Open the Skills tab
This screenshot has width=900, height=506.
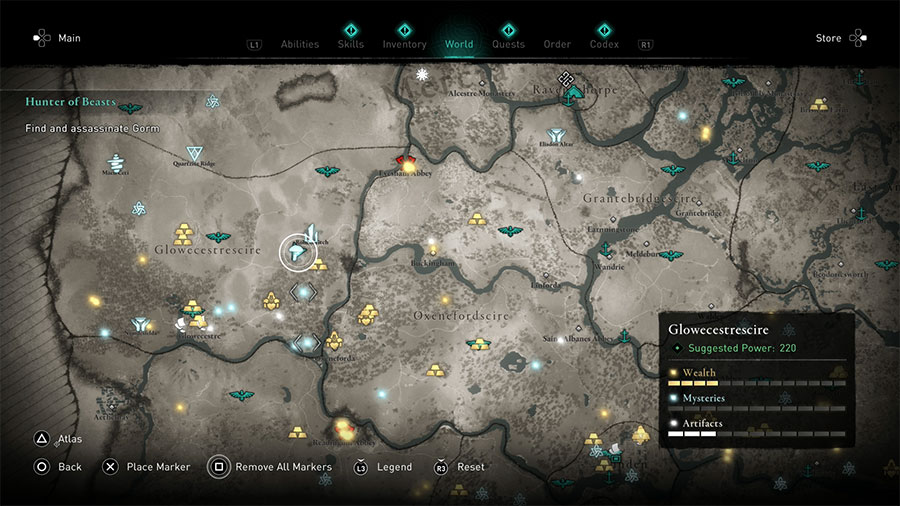click(351, 44)
